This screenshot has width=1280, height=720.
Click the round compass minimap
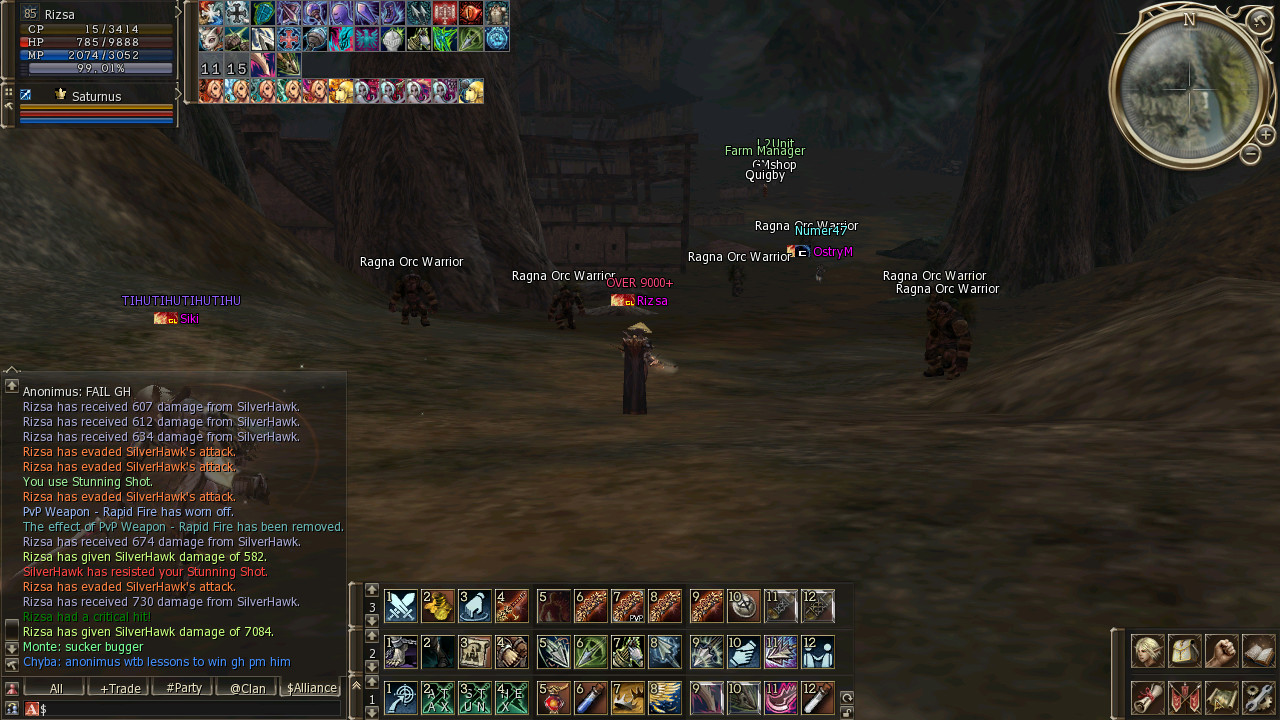(x=1189, y=88)
